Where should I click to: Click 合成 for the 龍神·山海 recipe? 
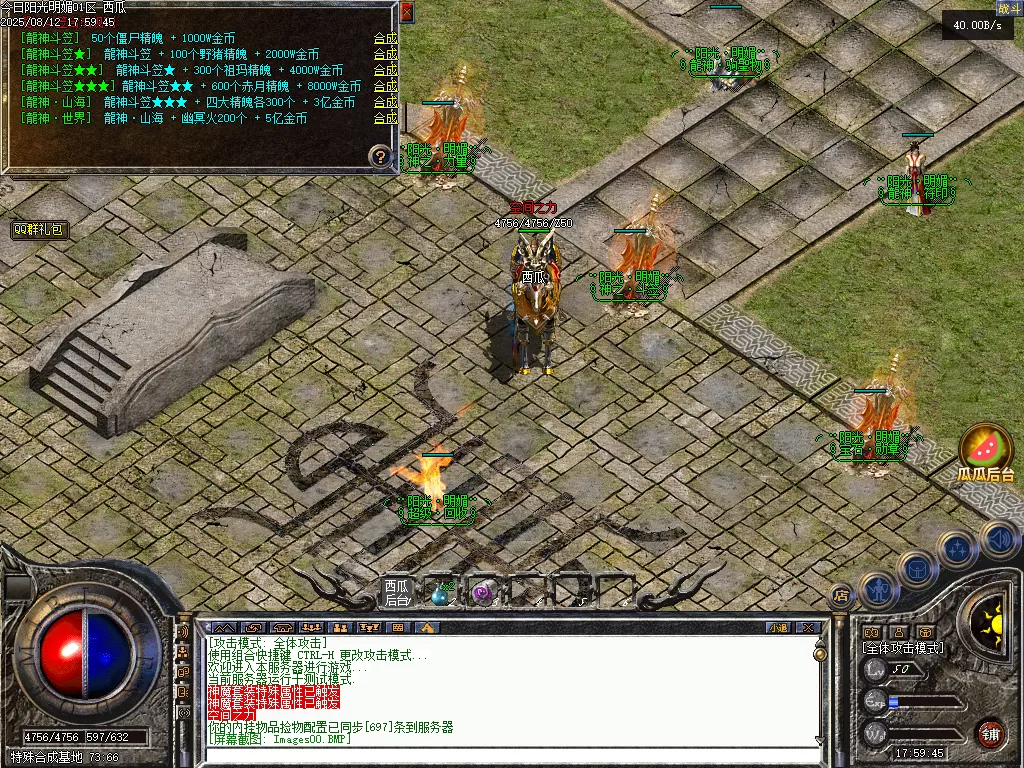pos(385,102)
